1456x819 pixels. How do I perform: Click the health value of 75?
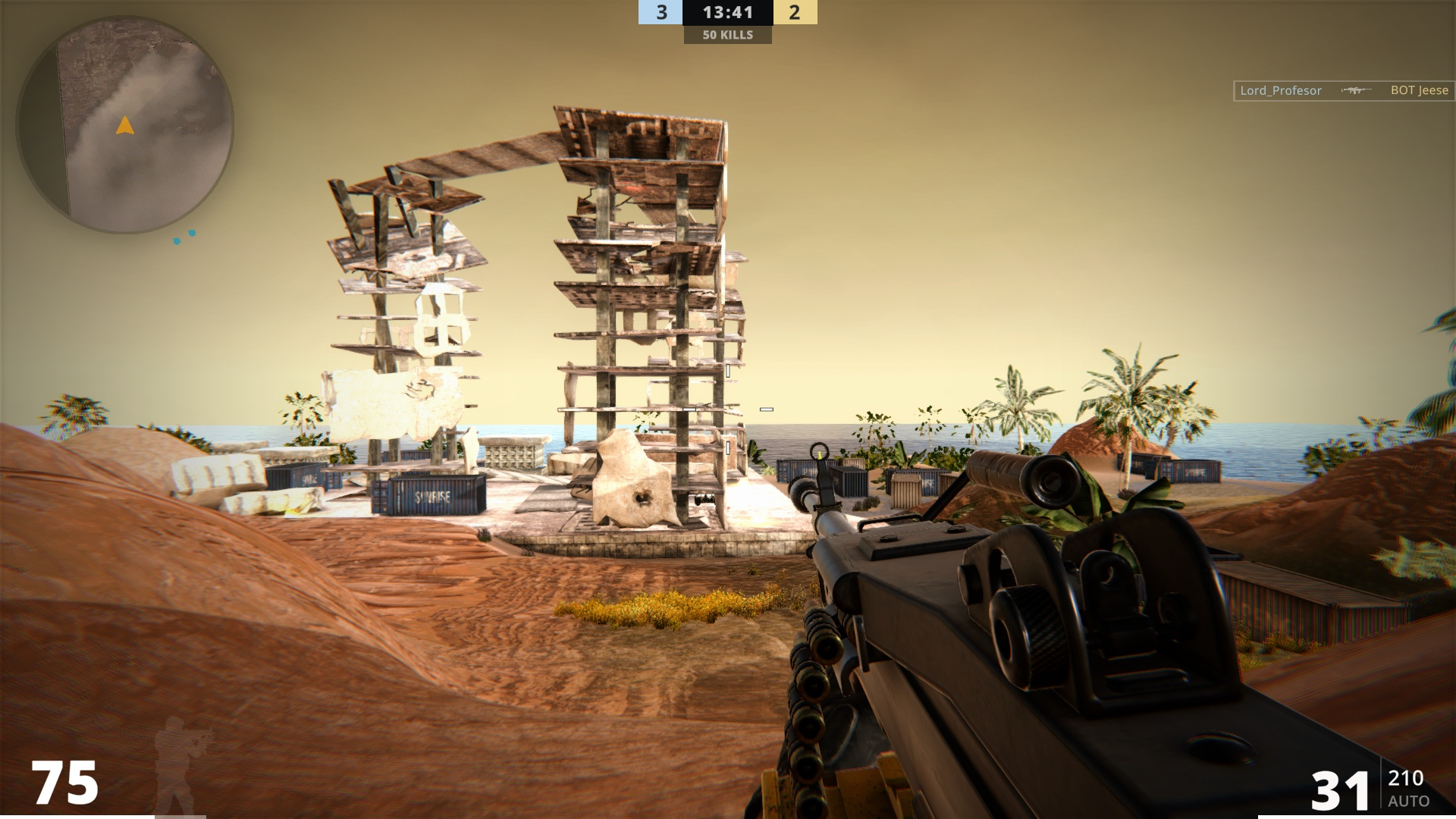(x=65, y=783)
